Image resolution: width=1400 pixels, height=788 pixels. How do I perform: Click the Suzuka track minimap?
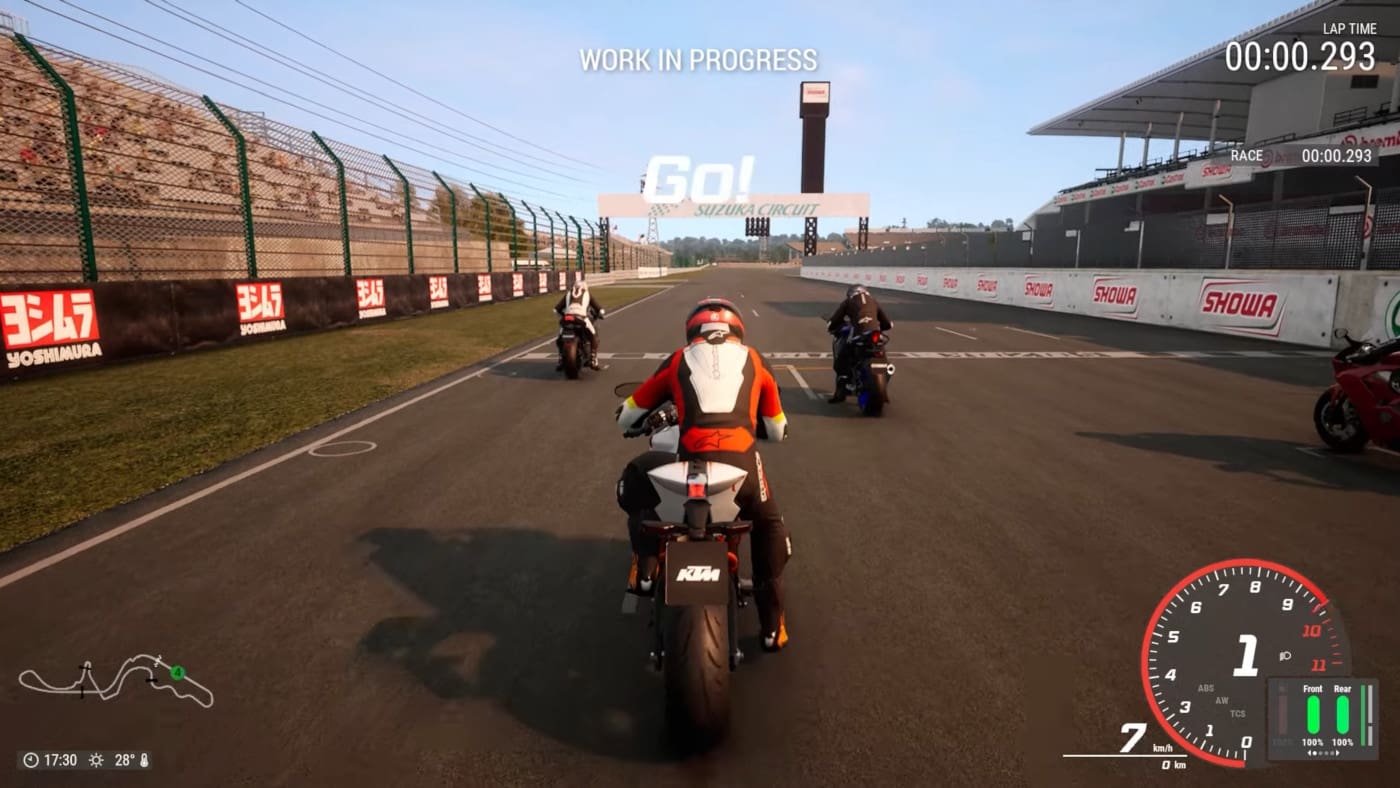pyautogui.click(x=116, y=679)
